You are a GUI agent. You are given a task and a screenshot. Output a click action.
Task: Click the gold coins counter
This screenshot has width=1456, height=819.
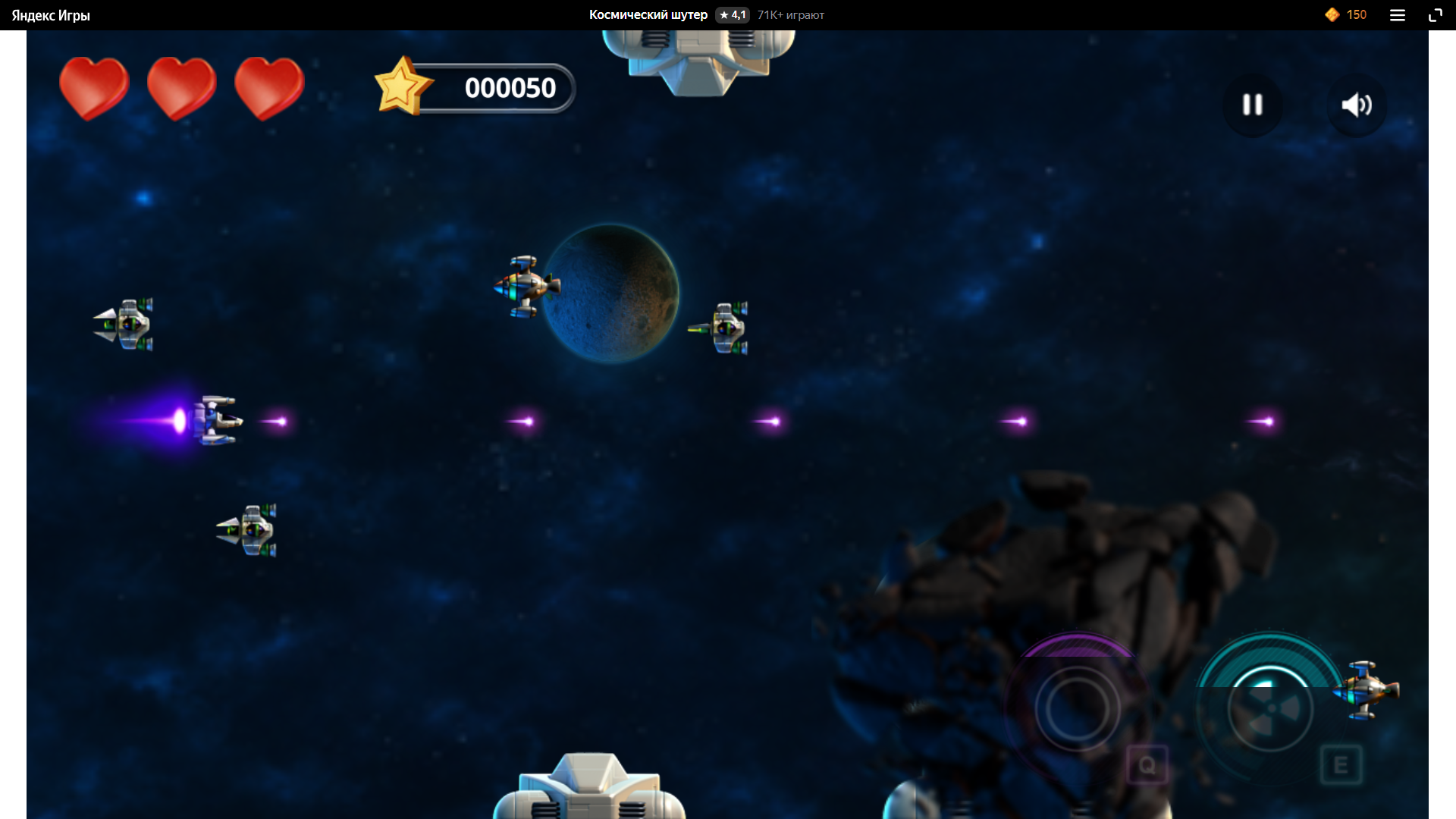pos(1345,14)
